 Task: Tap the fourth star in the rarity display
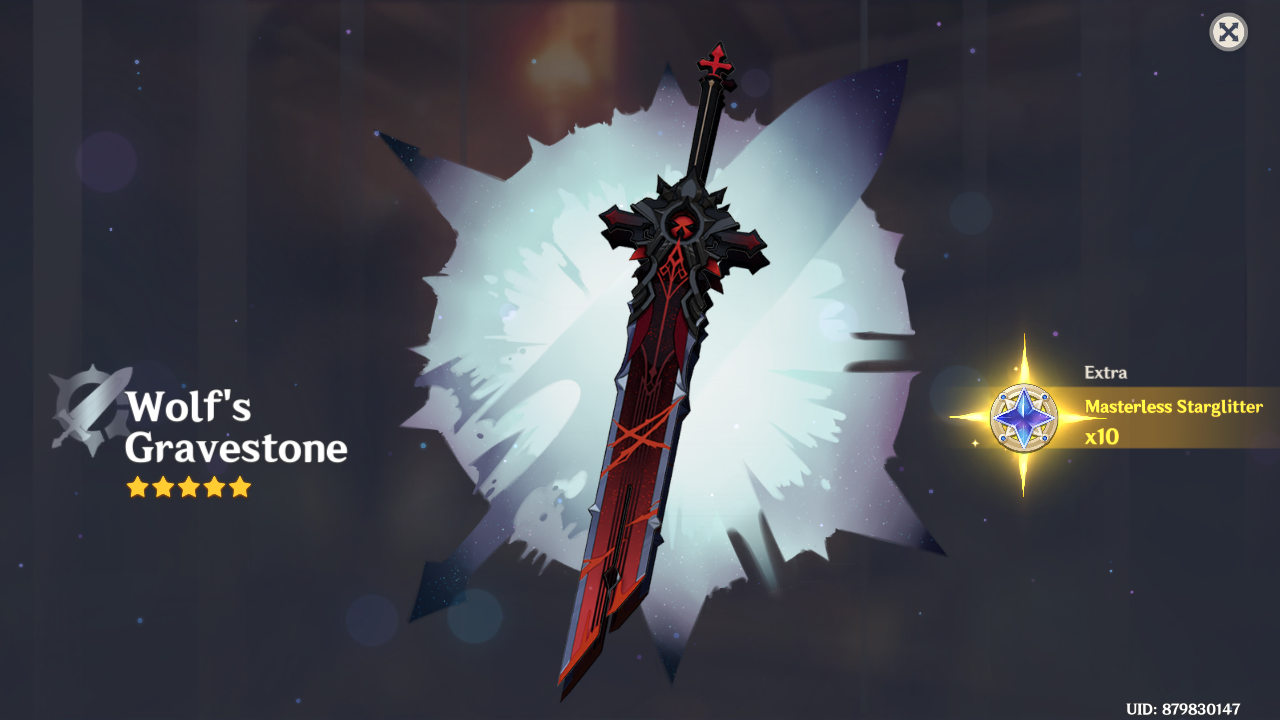pos(212,489)
